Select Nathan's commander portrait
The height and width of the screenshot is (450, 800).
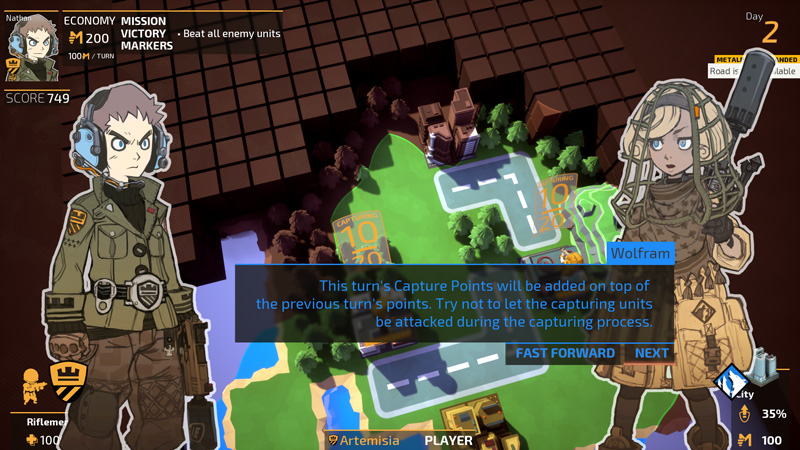[31, 49]
